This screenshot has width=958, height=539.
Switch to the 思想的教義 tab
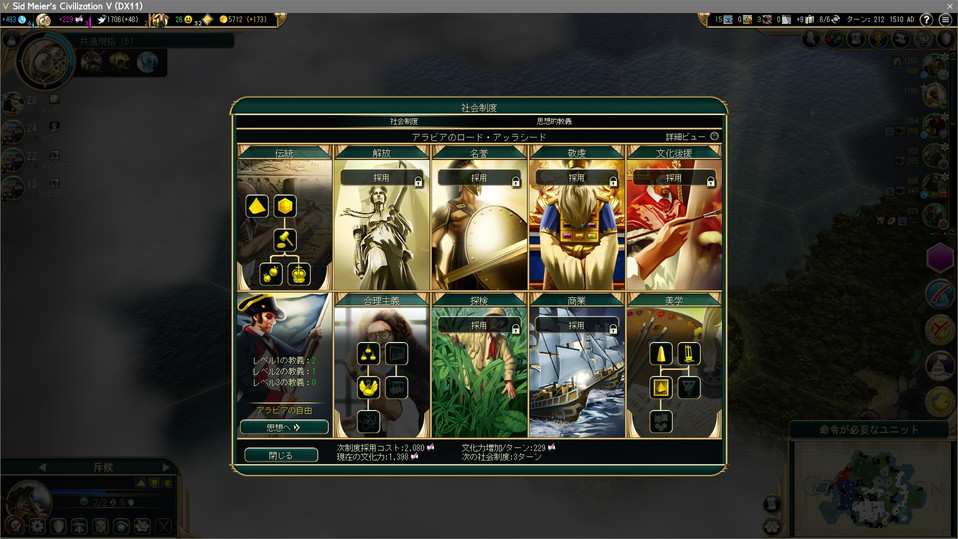click(x=554, y=121)
